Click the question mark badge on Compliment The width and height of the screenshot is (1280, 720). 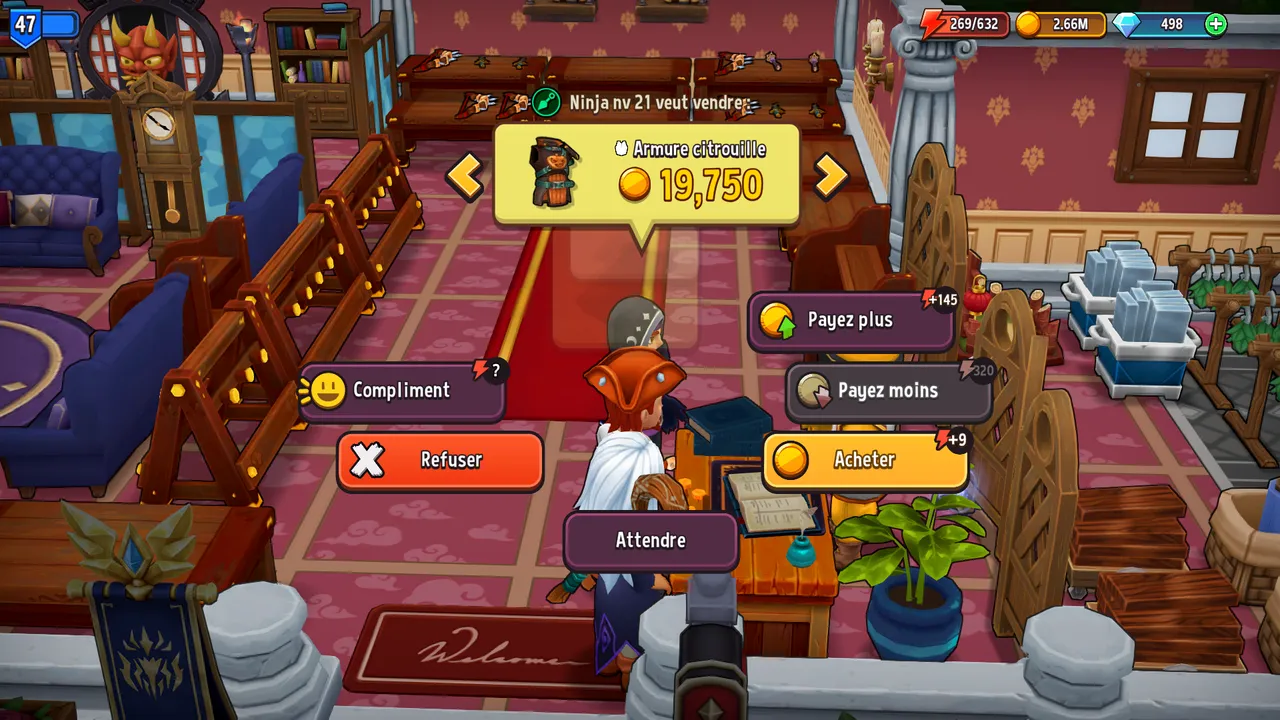coord(494,369)
